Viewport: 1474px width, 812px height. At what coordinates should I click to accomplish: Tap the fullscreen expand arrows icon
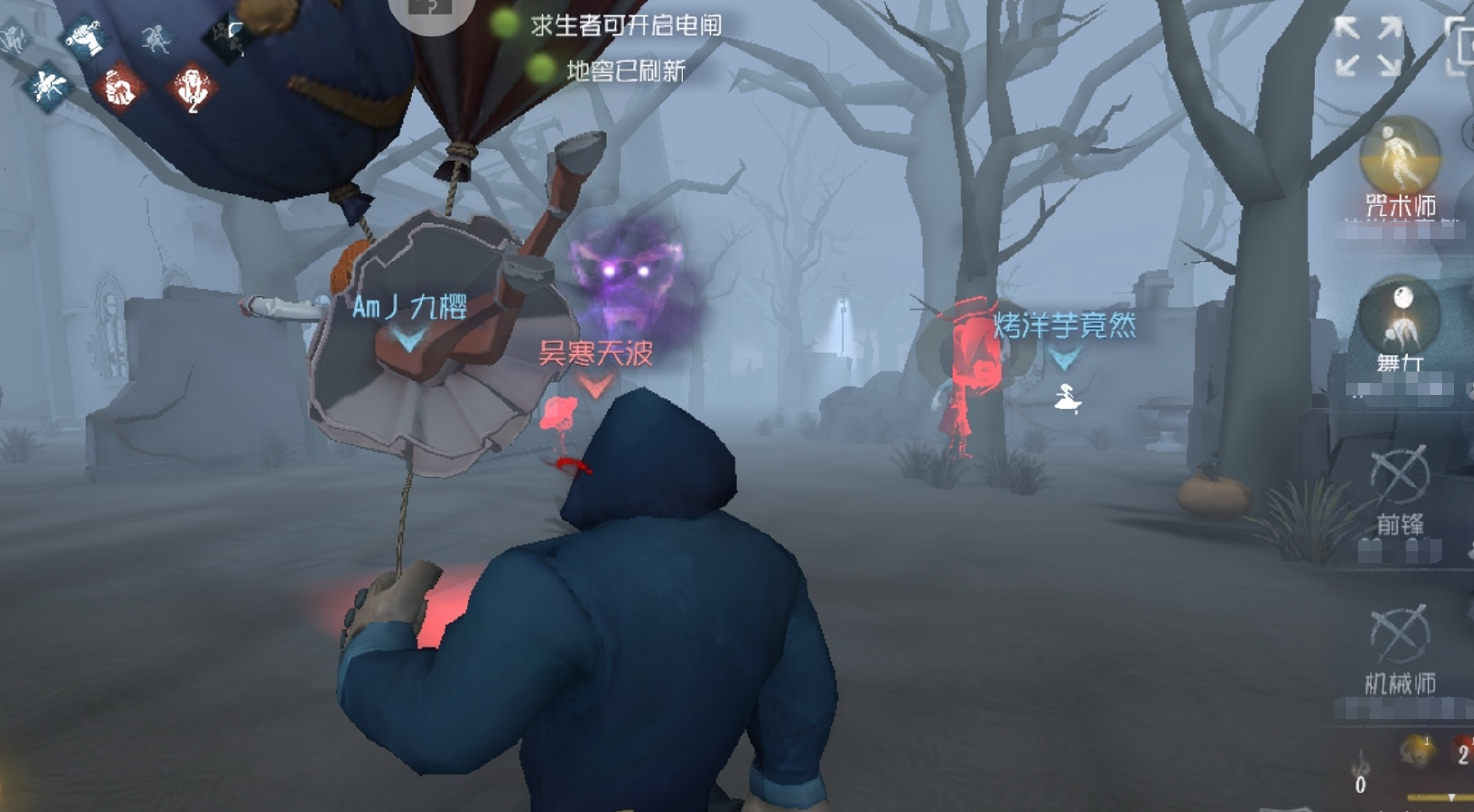[1369, 44]
